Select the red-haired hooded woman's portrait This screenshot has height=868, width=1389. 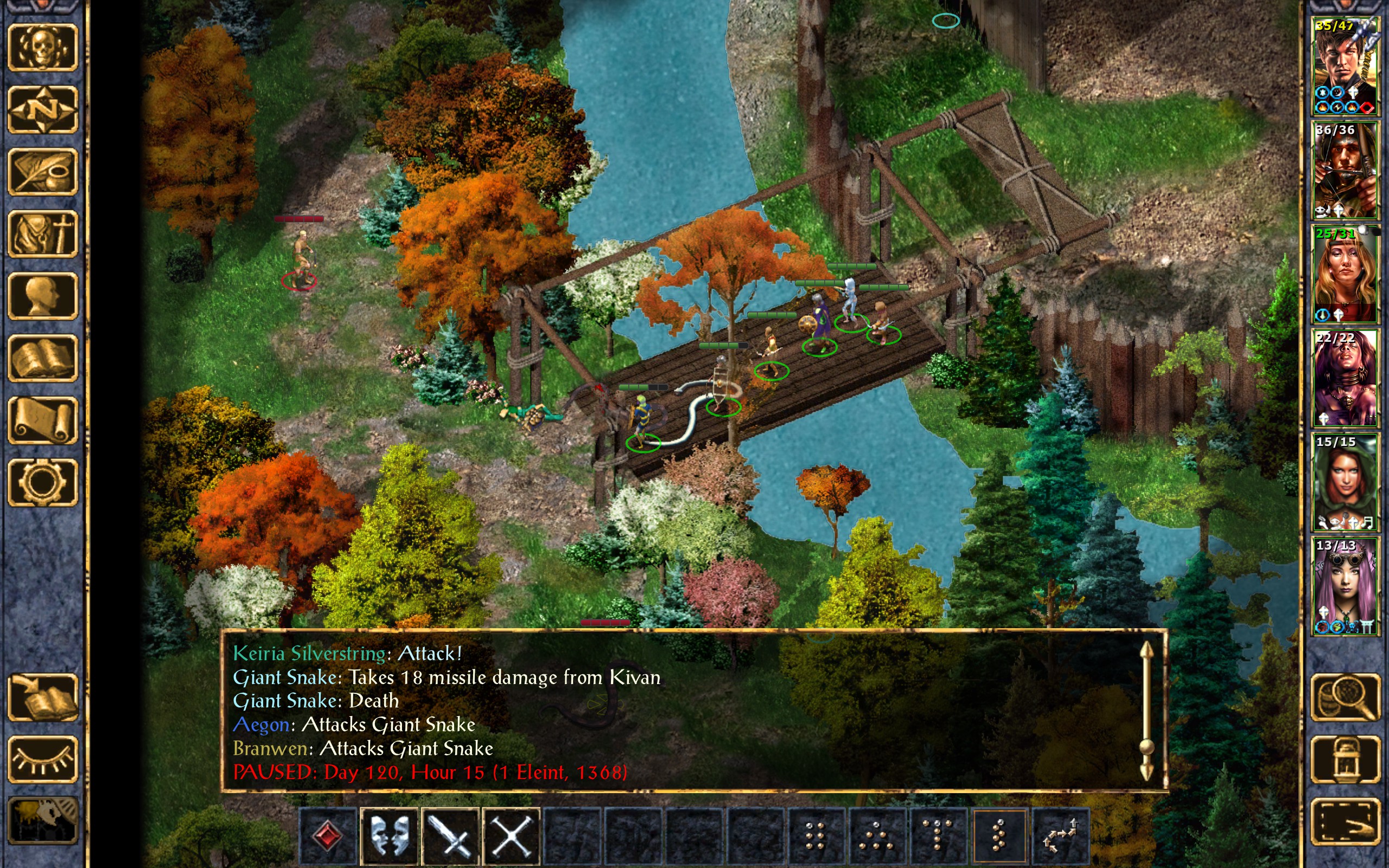(x=1345, y=482)
